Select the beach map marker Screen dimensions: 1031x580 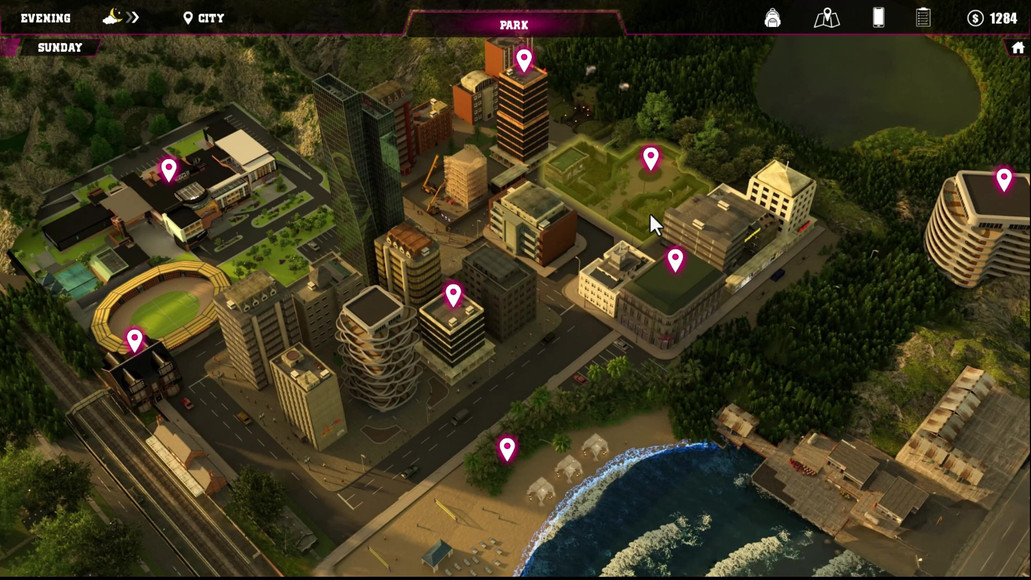click(507, 448)
